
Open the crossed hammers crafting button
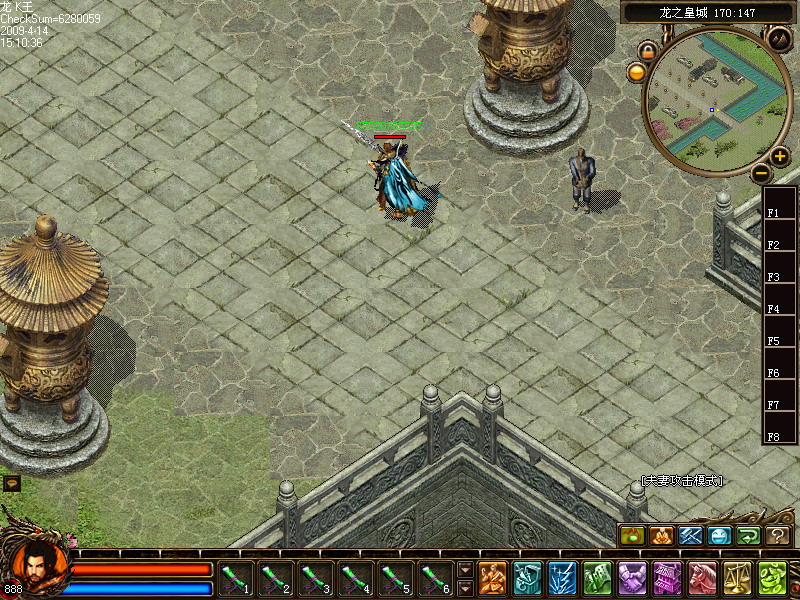coord(691,536)
